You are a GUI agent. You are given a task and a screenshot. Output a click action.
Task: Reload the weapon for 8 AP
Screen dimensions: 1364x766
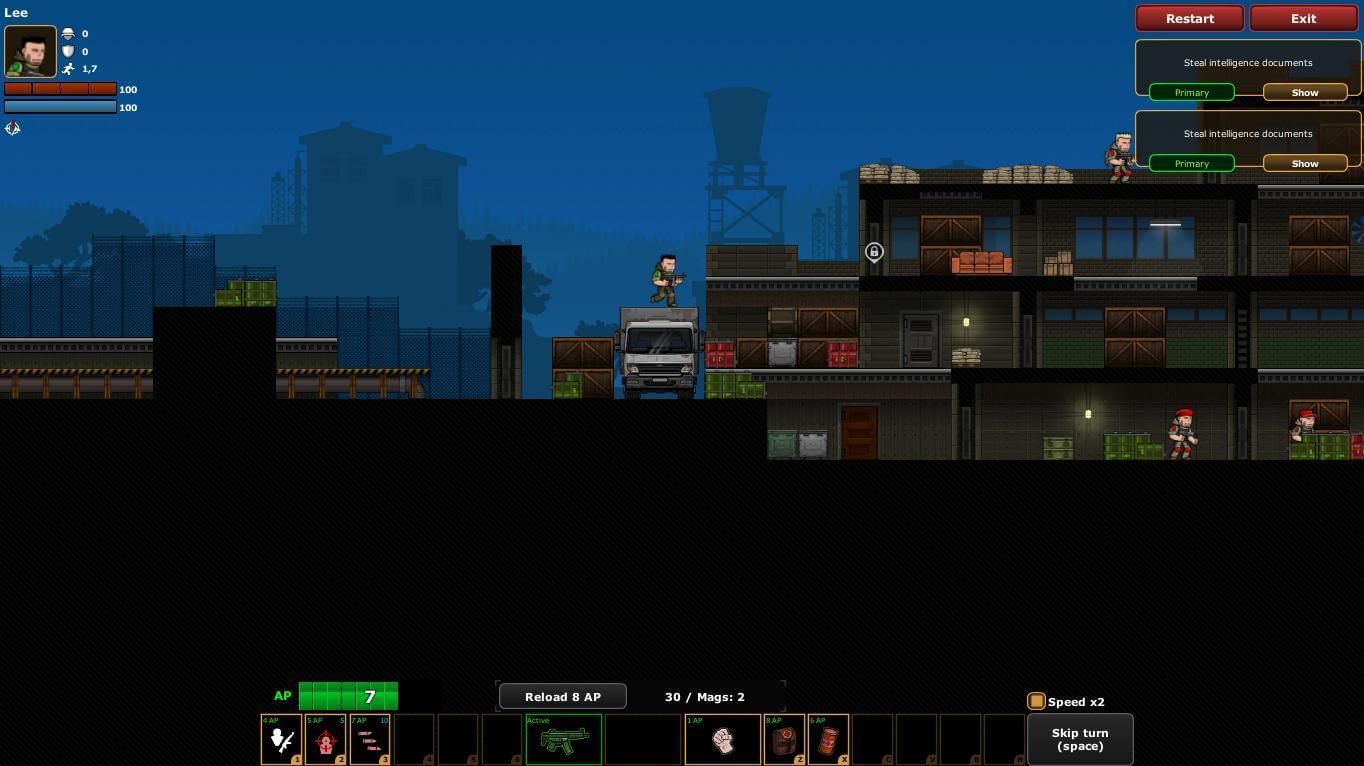tap(562, 696)
